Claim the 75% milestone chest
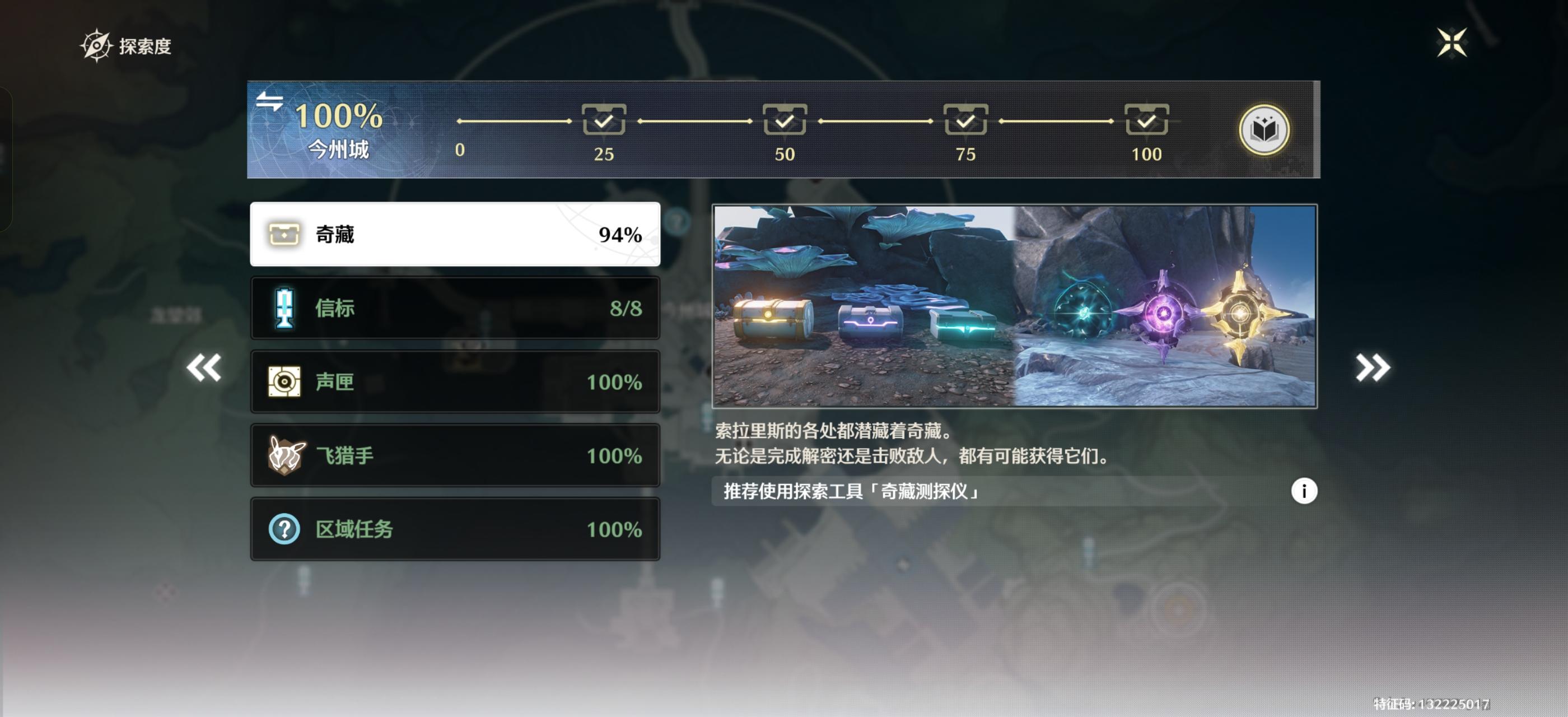This screenshot has height=717, width=1568. tap(966, 120)
